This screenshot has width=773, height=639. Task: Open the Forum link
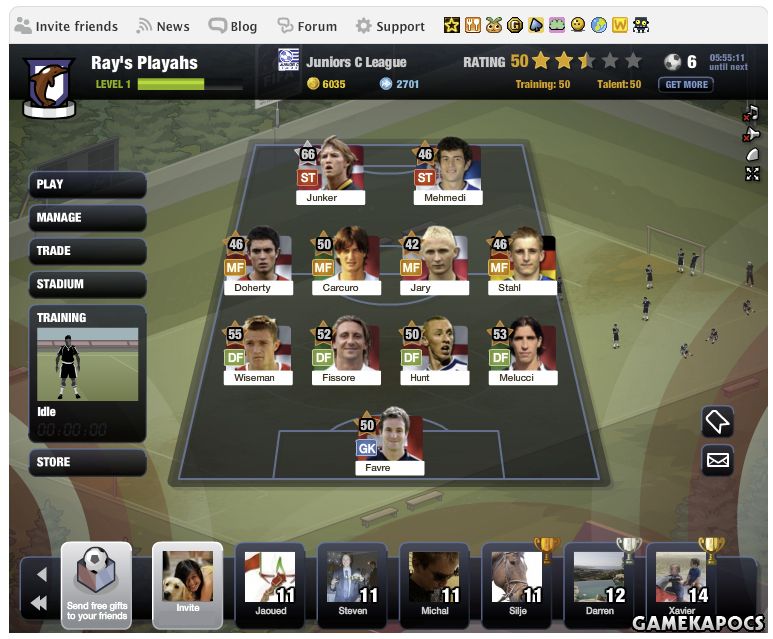click(x=307, y=26)
